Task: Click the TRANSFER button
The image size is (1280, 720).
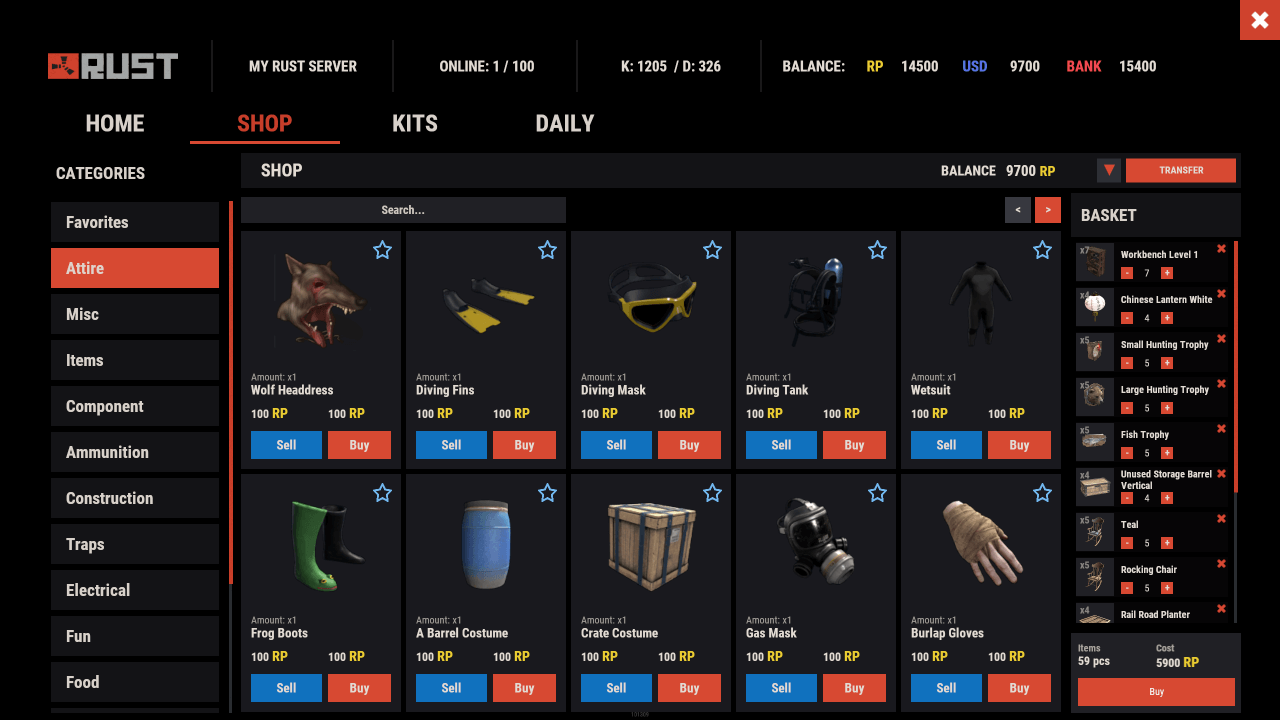Action: pos(1180,170)
